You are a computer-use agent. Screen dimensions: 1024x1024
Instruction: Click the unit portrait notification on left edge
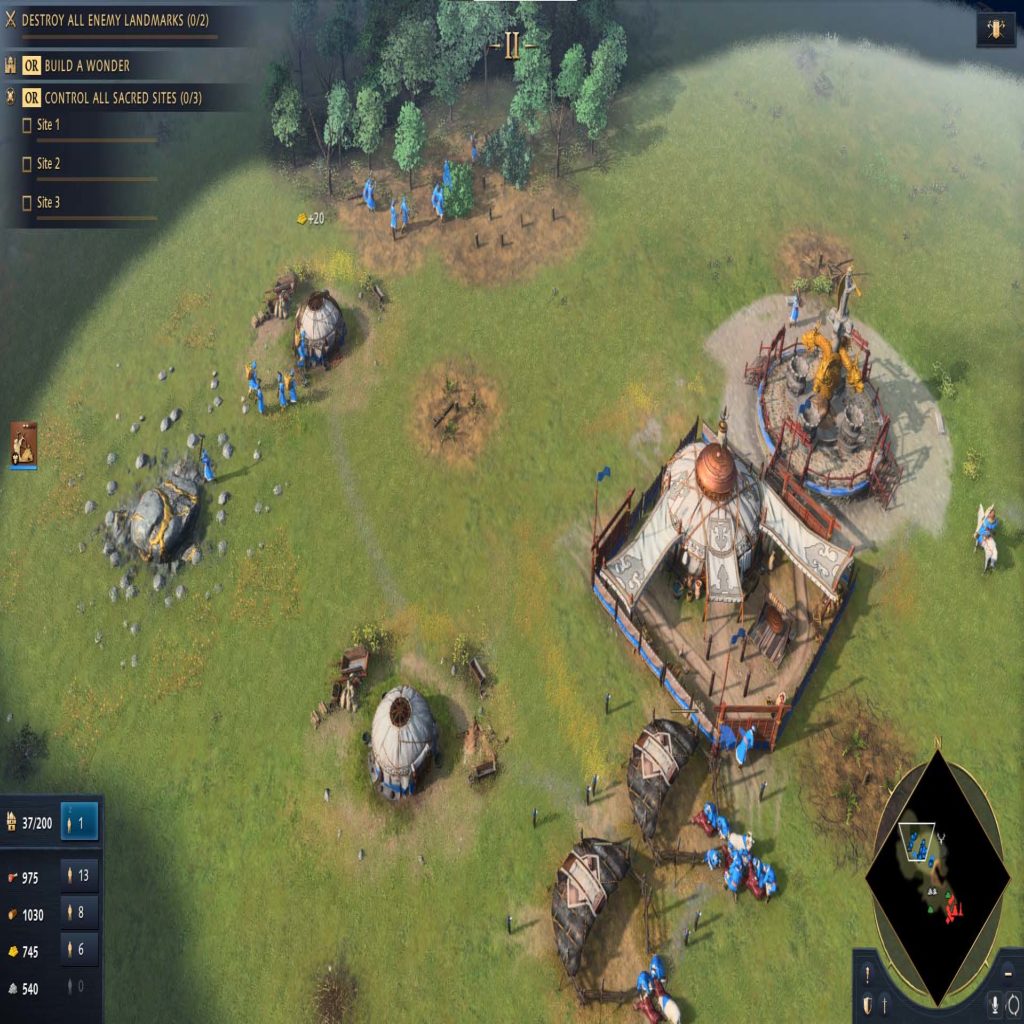point(23,444)
